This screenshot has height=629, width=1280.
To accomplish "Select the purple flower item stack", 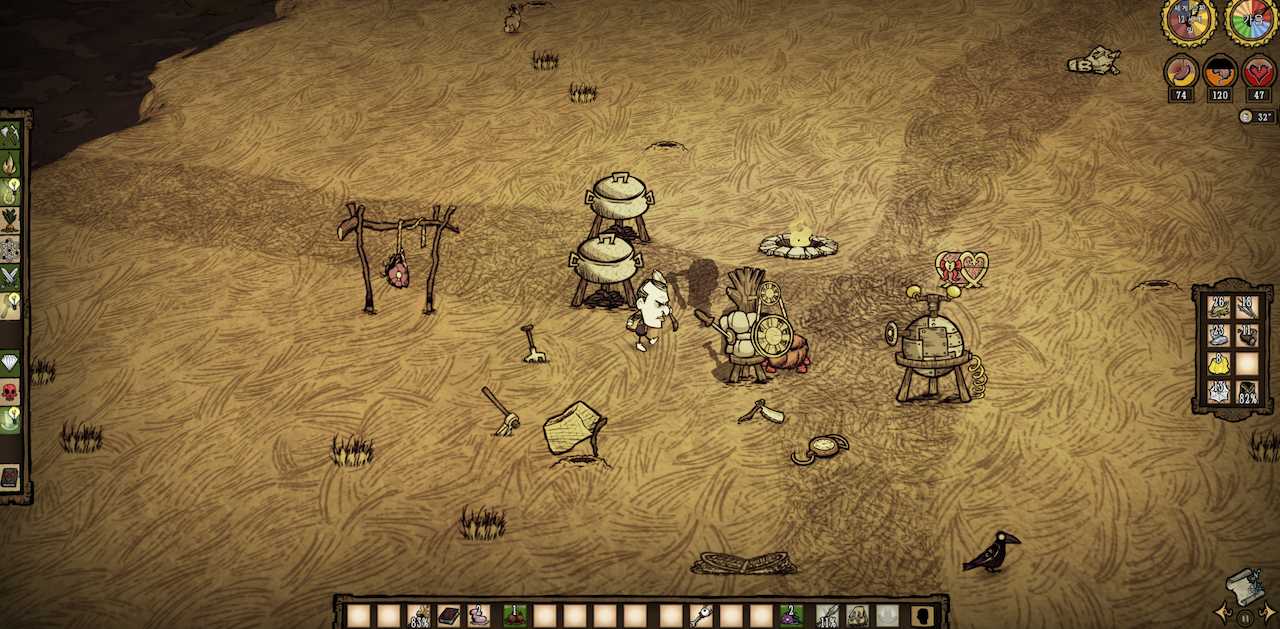I will pos(792,615).
